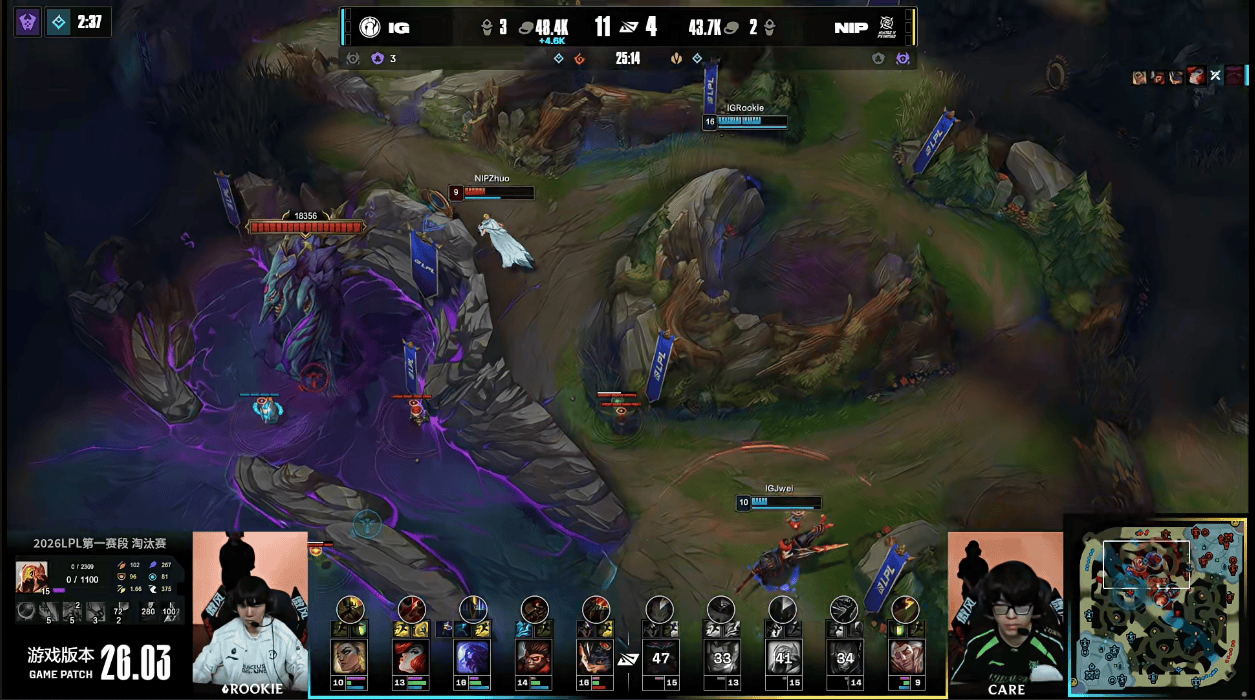Click the kill feed entry with crossed swords
1255x700 pixels.
[1215, 75]
